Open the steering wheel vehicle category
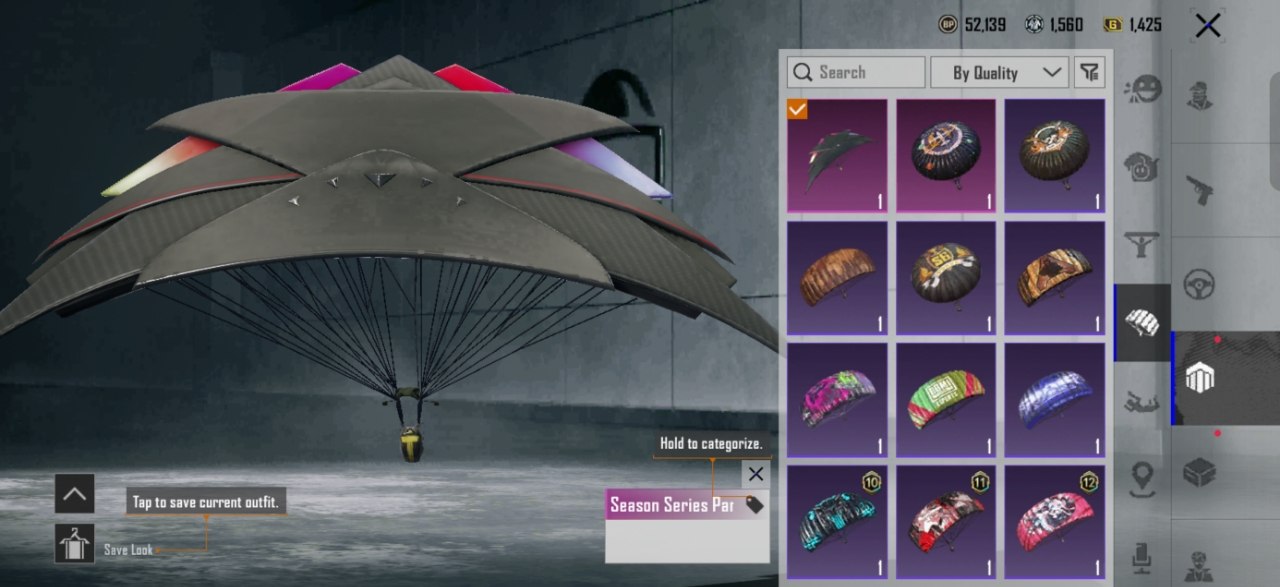 [1199, 284]
